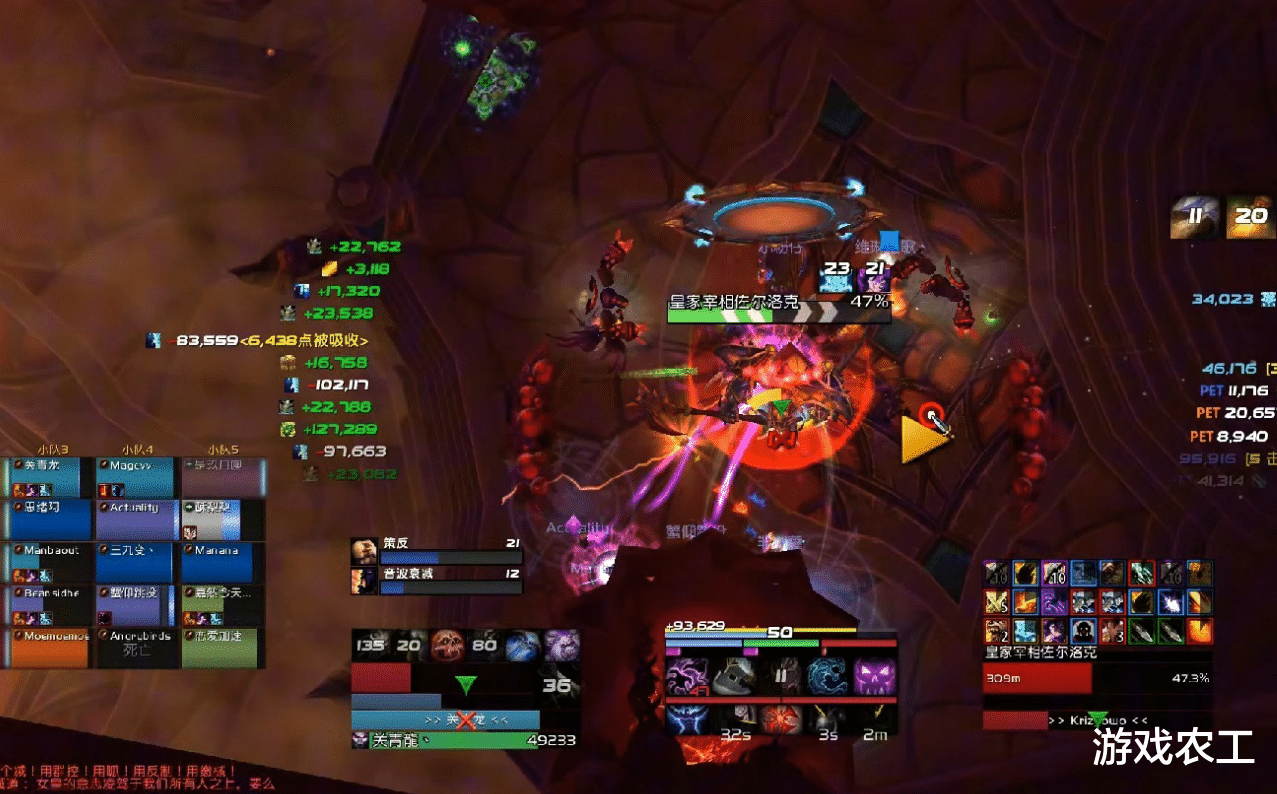Select the boss target frame health bar
This screenshot has width=1277, height=794.
[1036, 679]
